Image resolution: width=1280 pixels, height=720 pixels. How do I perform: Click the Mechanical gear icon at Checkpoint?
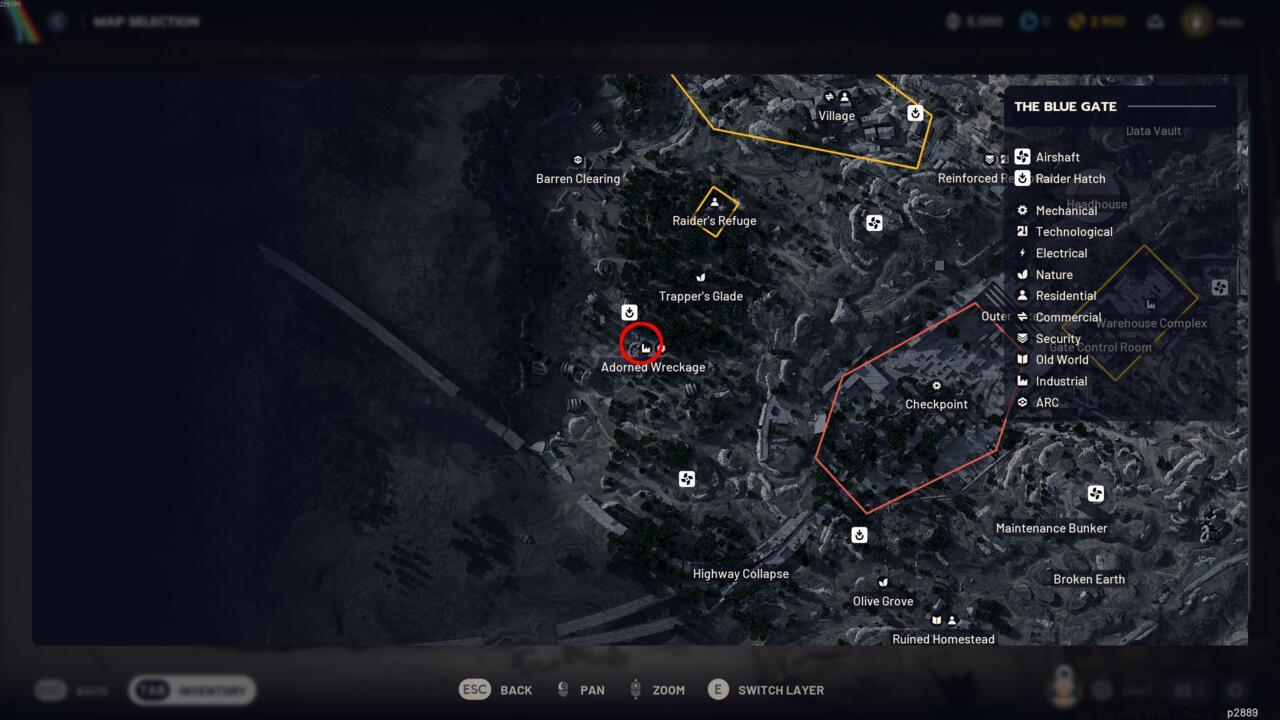click(x=936, y=385)
